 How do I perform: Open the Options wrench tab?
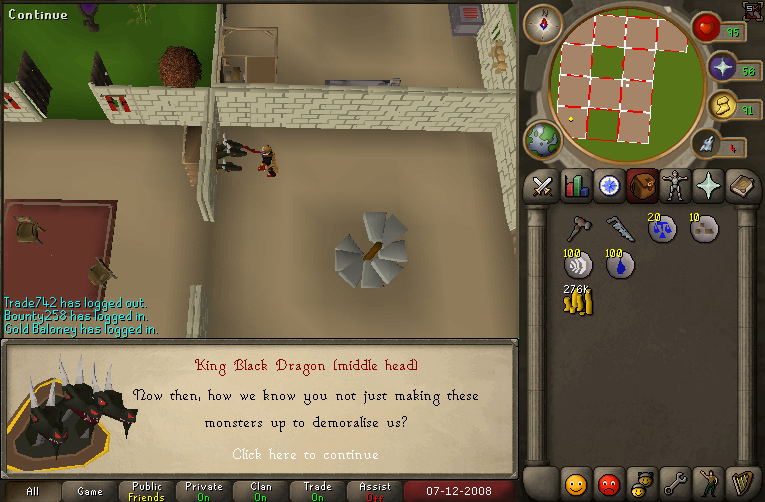click(x=675, y=483)
